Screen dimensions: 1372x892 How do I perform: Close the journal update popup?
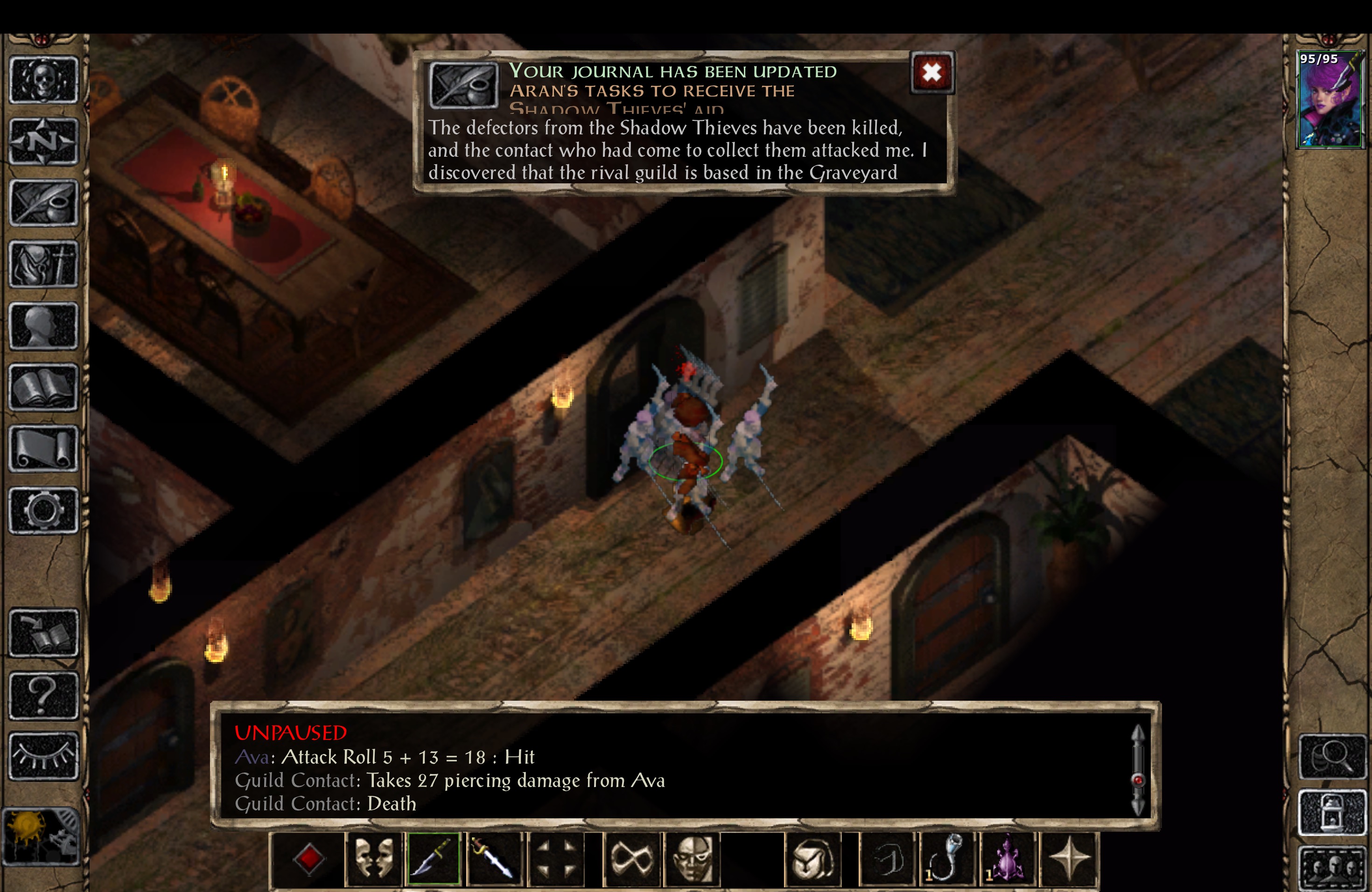coord(931,73)
